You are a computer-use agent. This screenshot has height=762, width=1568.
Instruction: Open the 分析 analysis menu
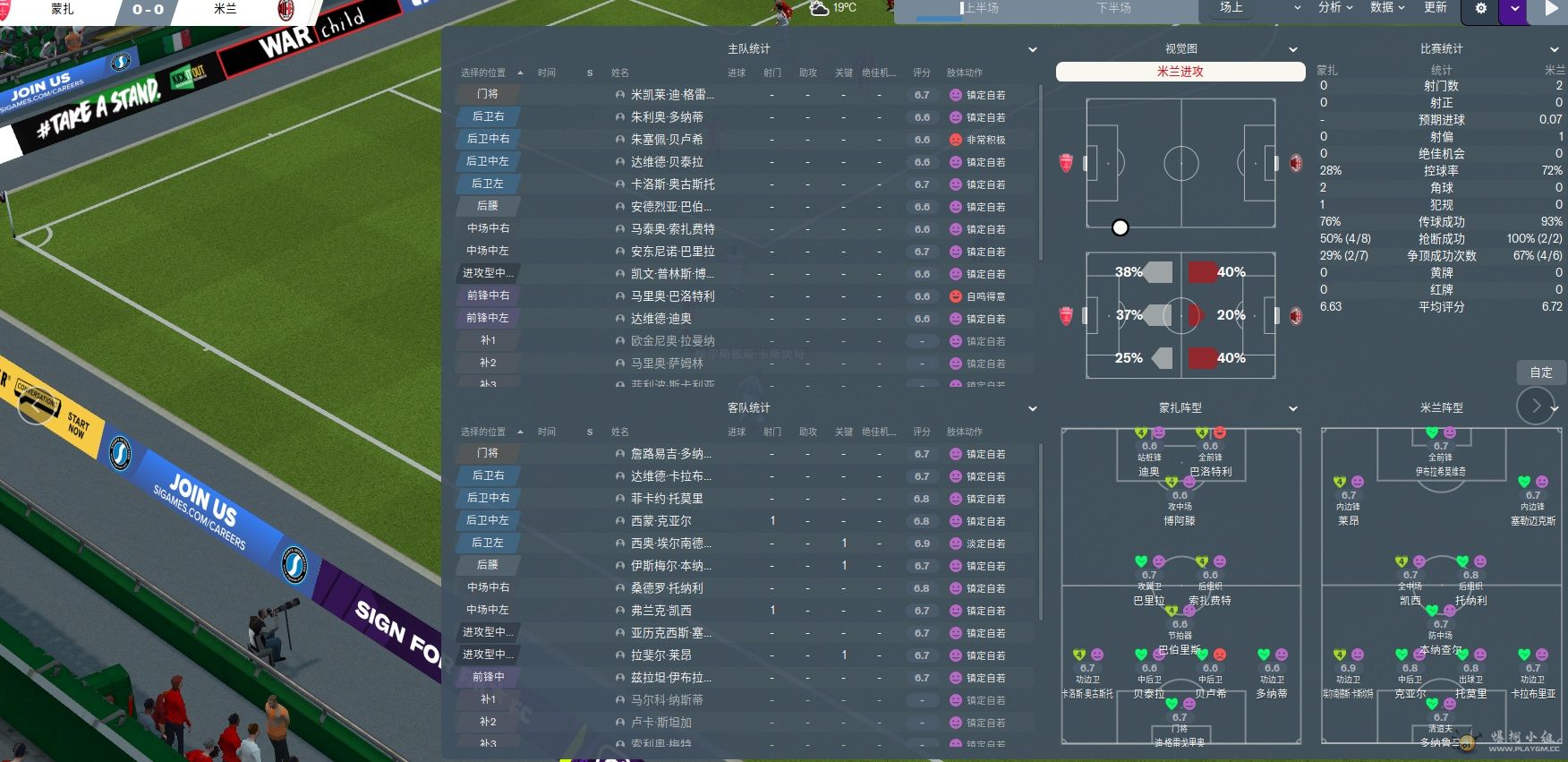point(1335,8)
